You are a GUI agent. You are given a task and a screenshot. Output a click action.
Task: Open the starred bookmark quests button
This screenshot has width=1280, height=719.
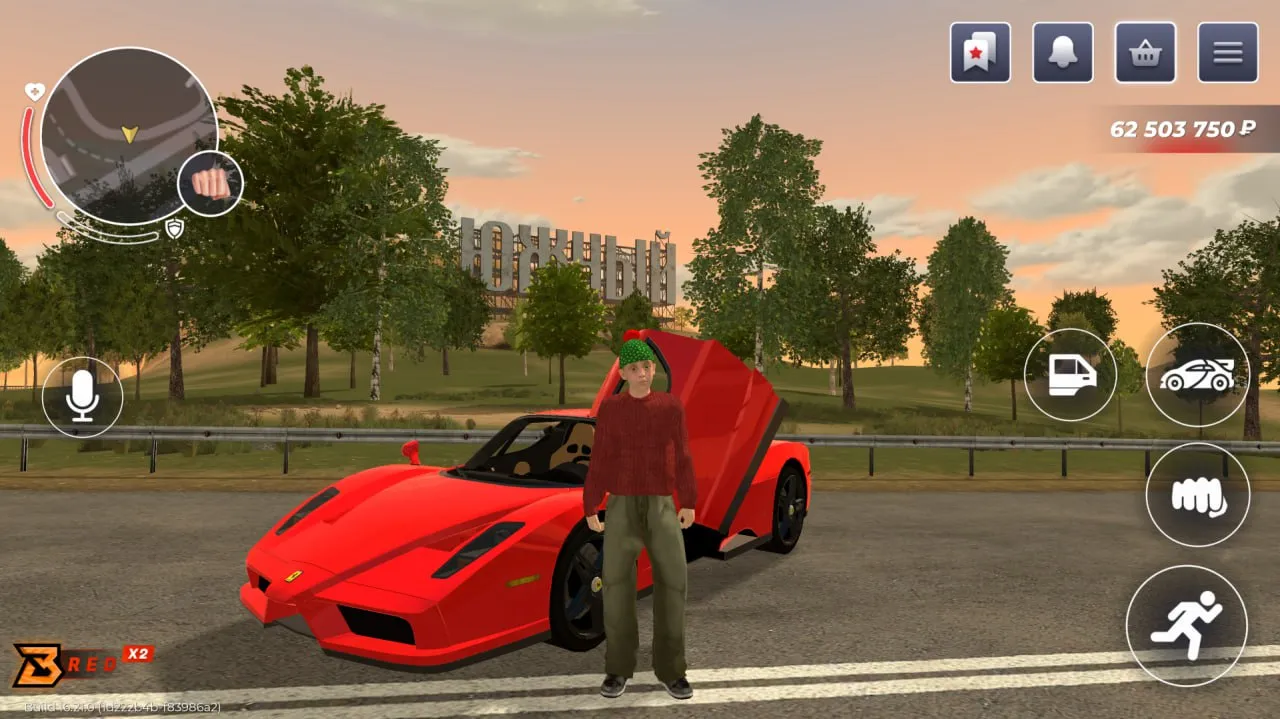[979, 53]
